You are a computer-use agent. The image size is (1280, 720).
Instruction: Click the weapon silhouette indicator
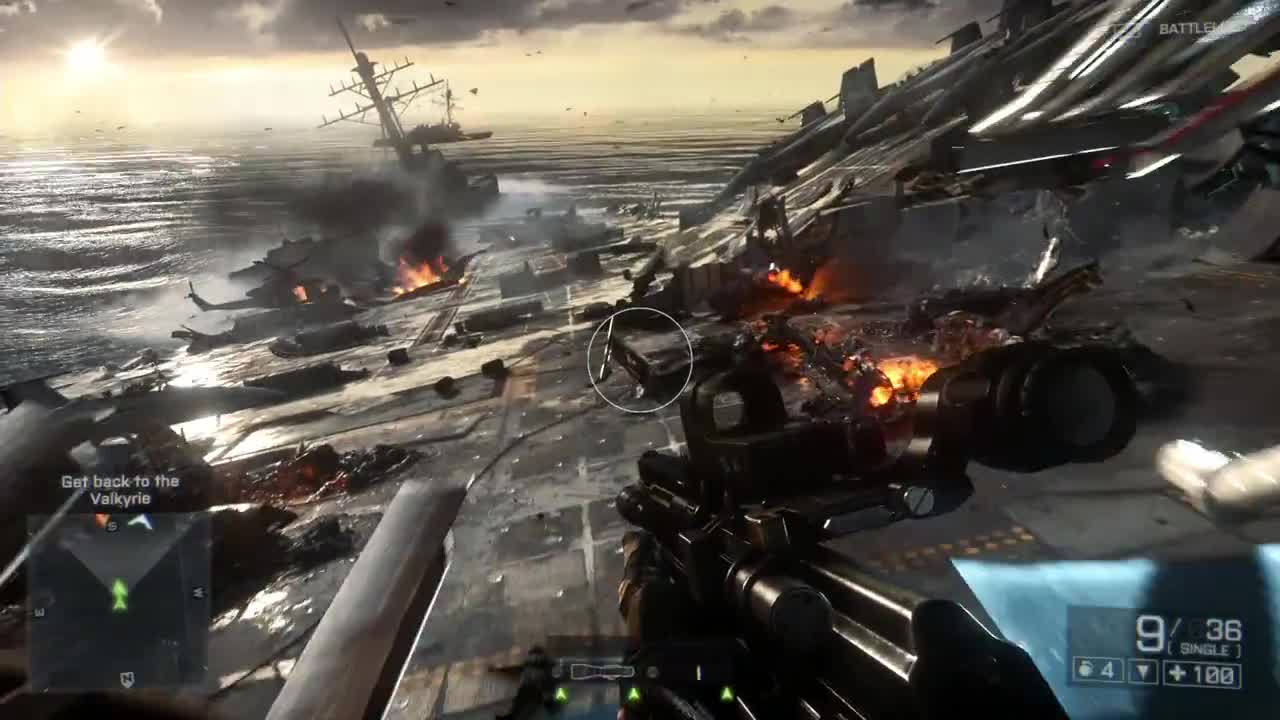coord(600,669)
